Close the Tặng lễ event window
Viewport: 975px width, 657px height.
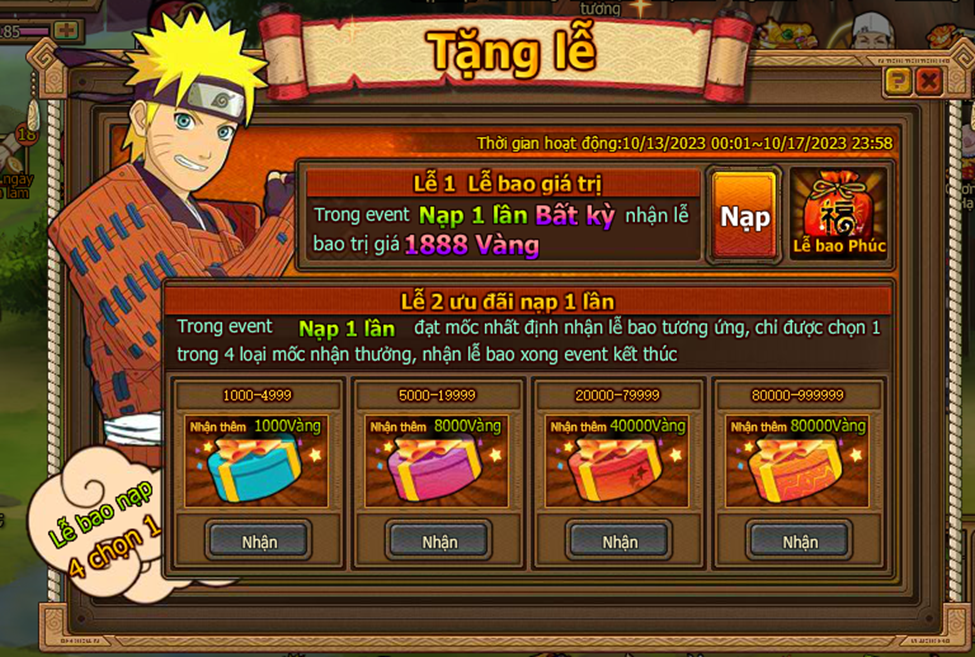coord(929,81)
